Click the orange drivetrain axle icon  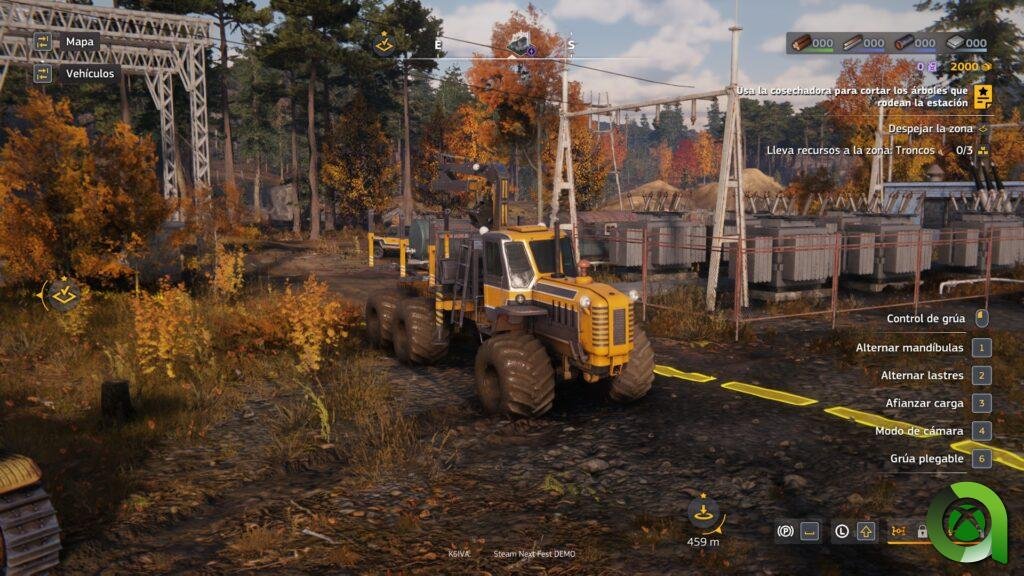coord(897,531)
